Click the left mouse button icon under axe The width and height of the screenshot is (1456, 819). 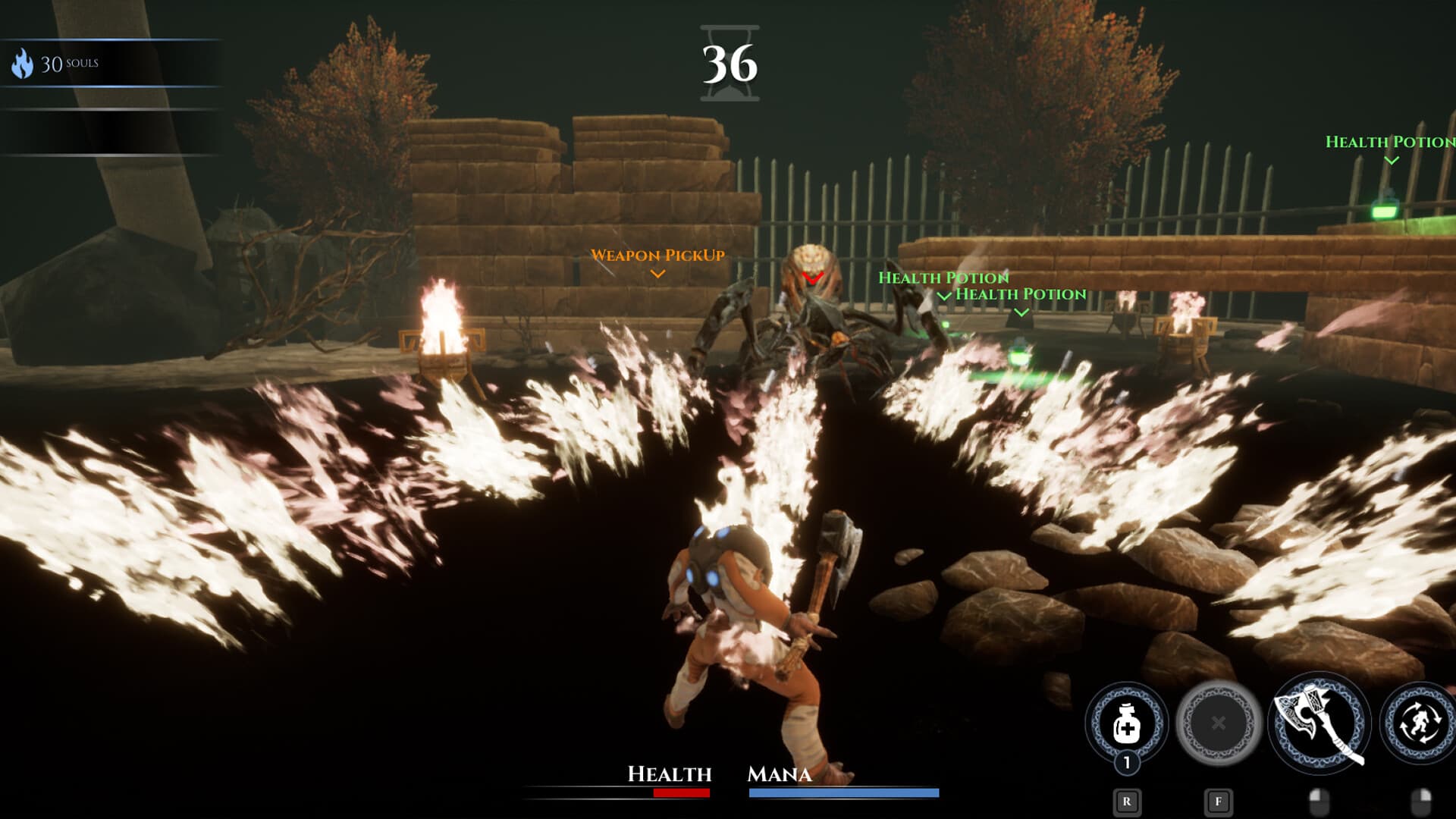click(1319, 804)
